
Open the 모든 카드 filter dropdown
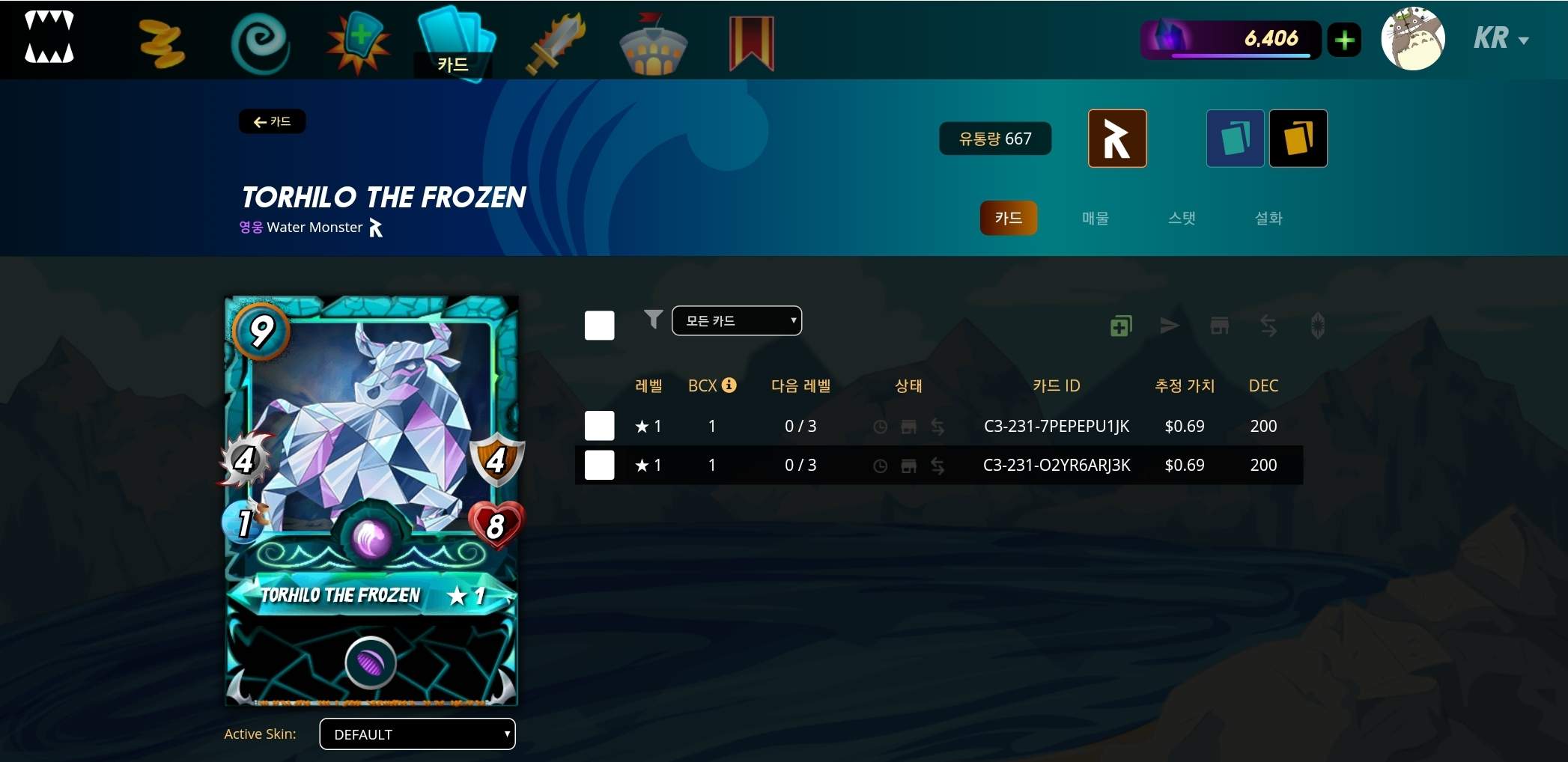coord(736,320)
